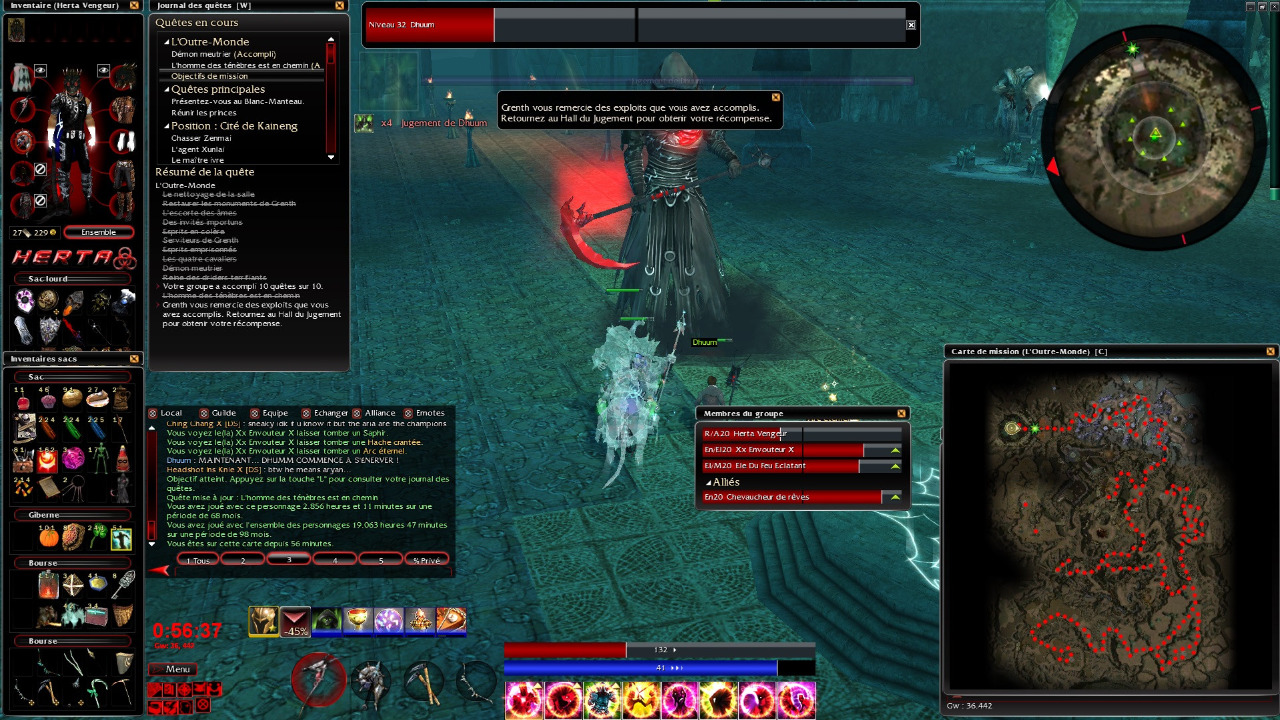Close the Journal des quêtes window
Screen dimensions: 1280x720
pos(339,6)
